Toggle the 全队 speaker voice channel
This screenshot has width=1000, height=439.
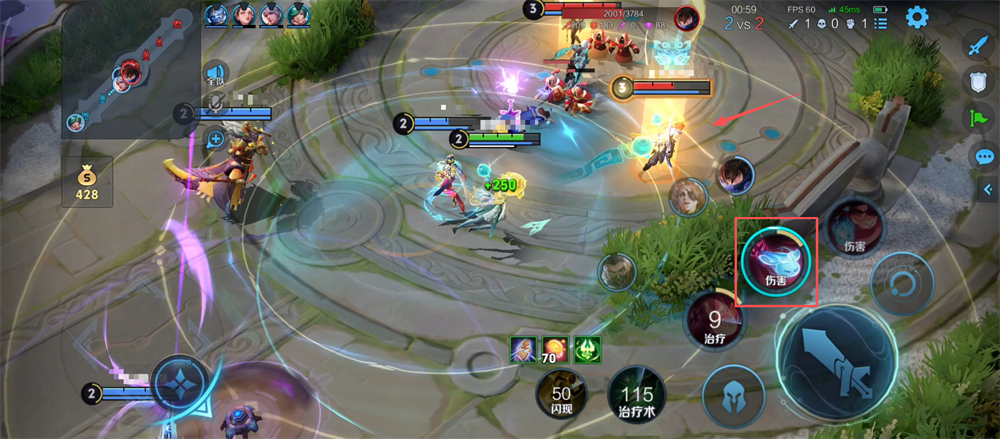click(214, 73)
